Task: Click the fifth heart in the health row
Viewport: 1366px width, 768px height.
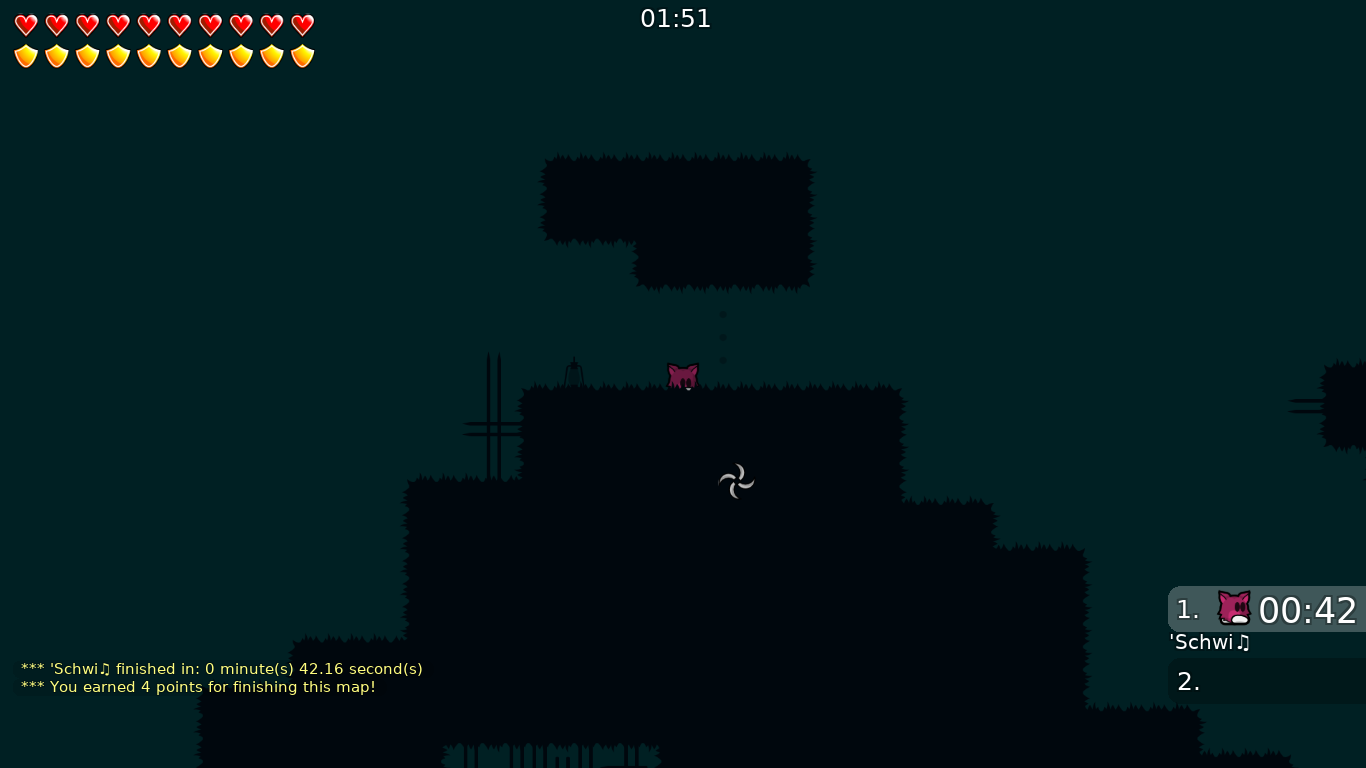Action: coord(149,25)
